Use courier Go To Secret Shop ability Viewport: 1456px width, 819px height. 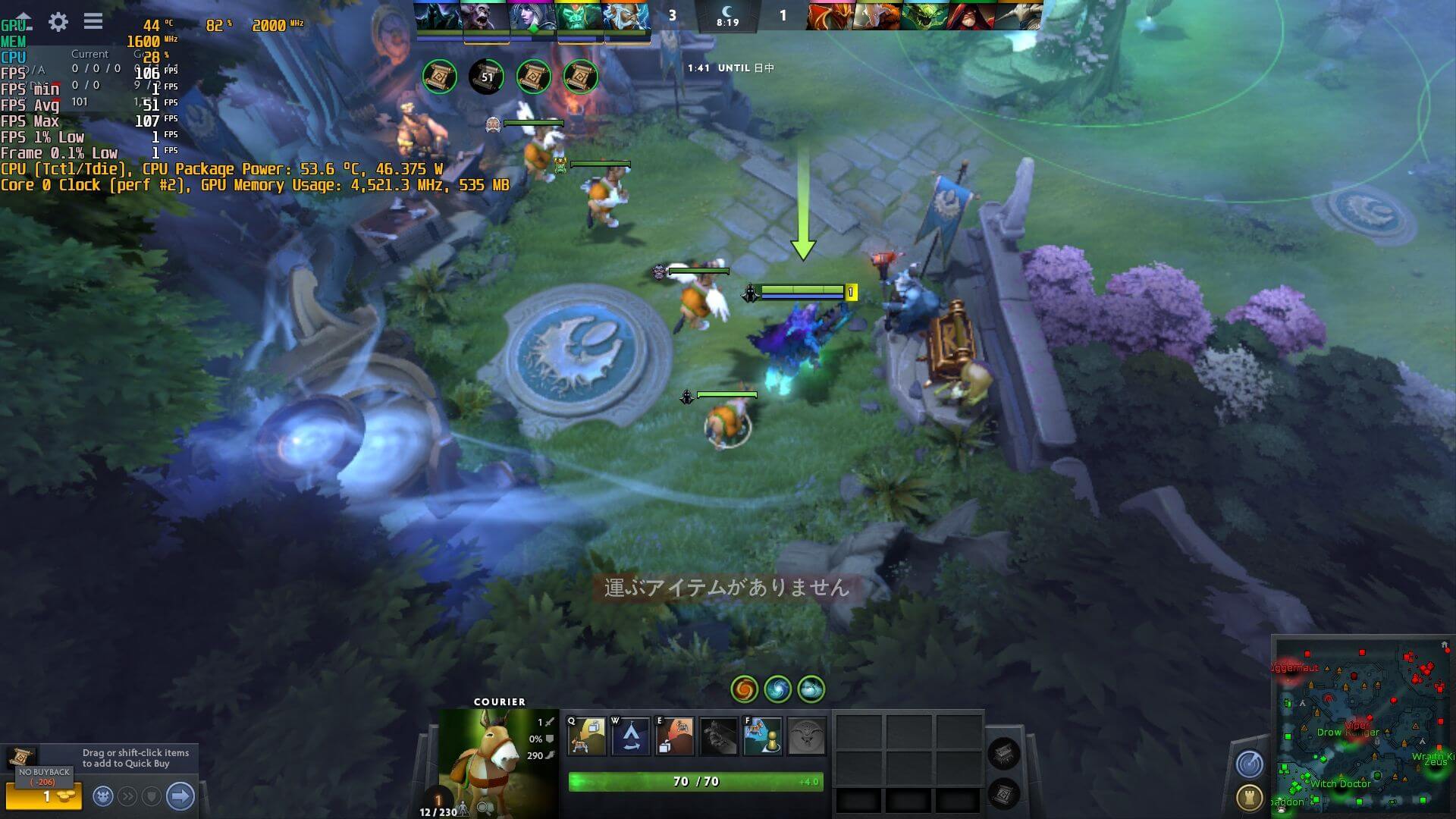(x=631, y=736)
